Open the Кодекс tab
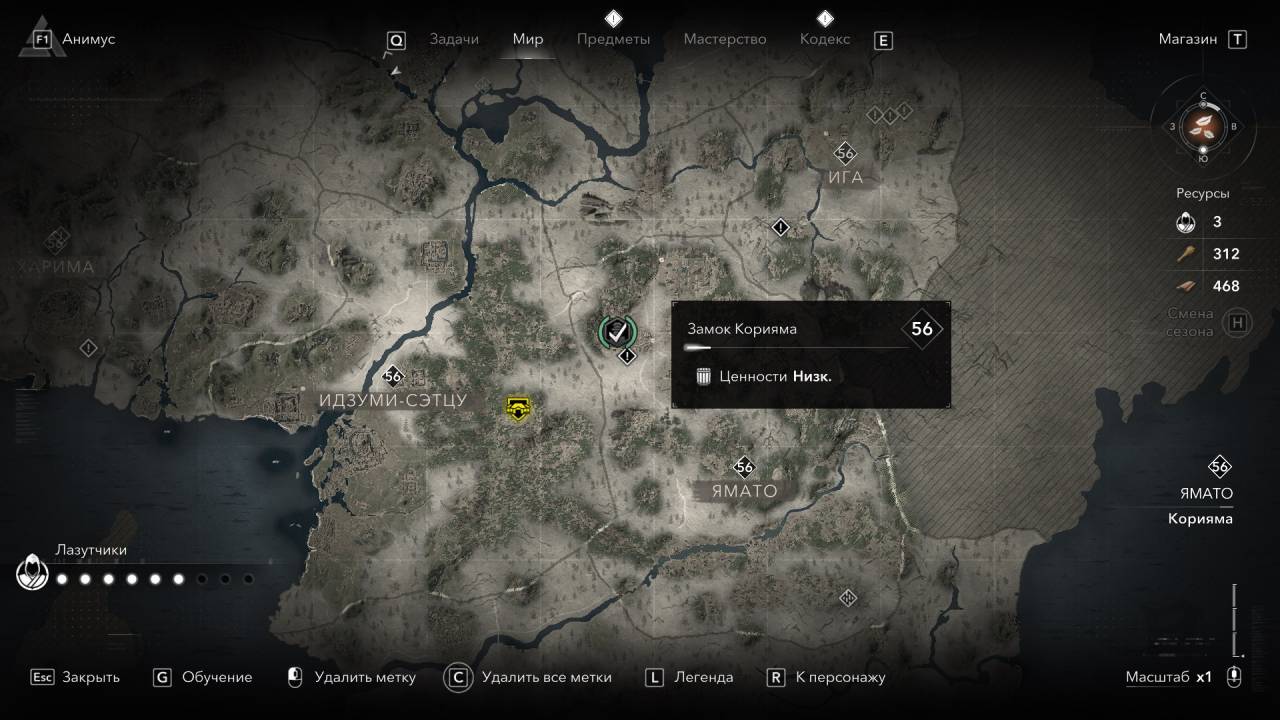This screenshot has width=1280, height=720. [825, 39]
